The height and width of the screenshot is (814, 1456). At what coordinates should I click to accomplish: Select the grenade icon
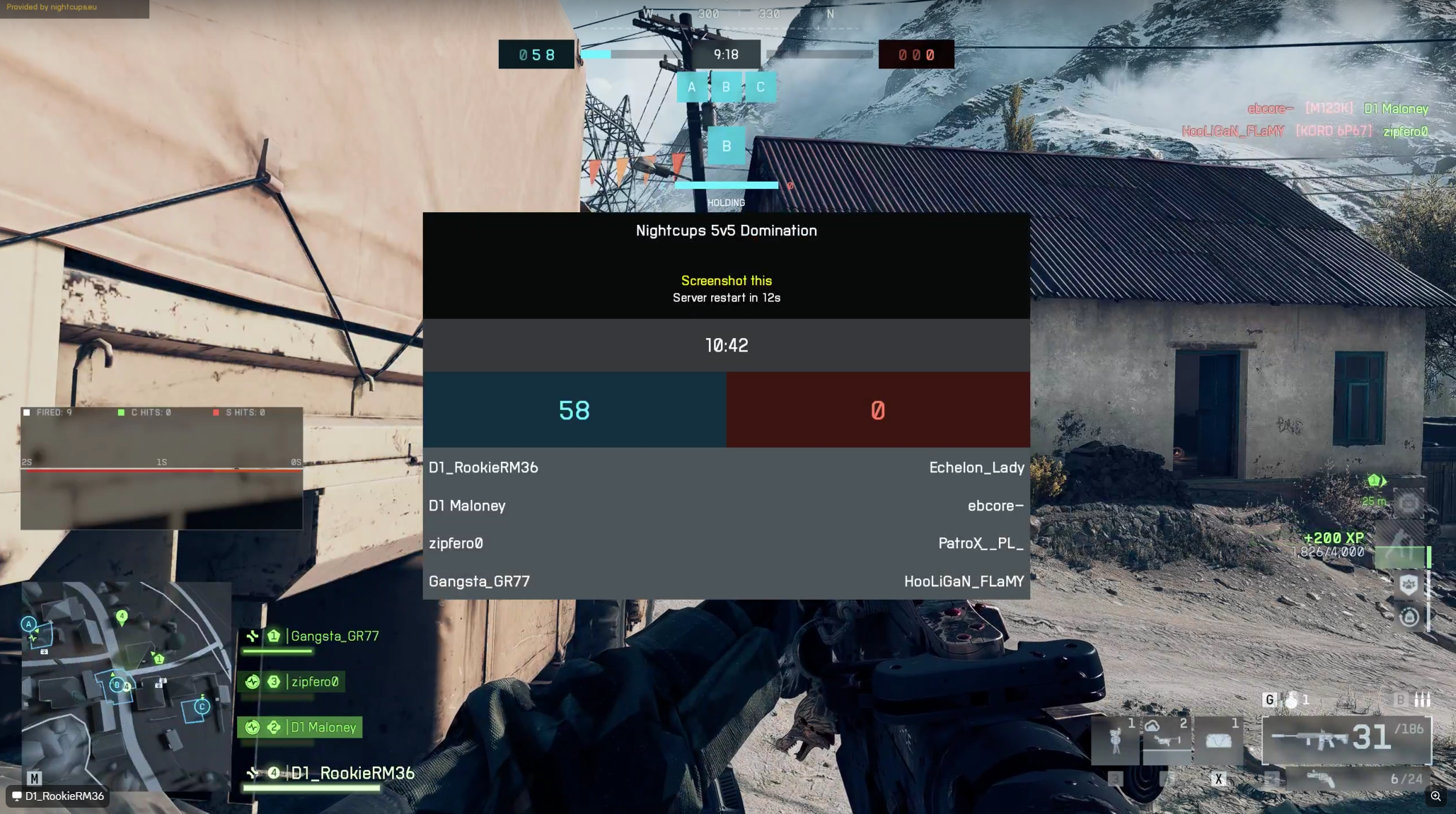pos(1292,700)
